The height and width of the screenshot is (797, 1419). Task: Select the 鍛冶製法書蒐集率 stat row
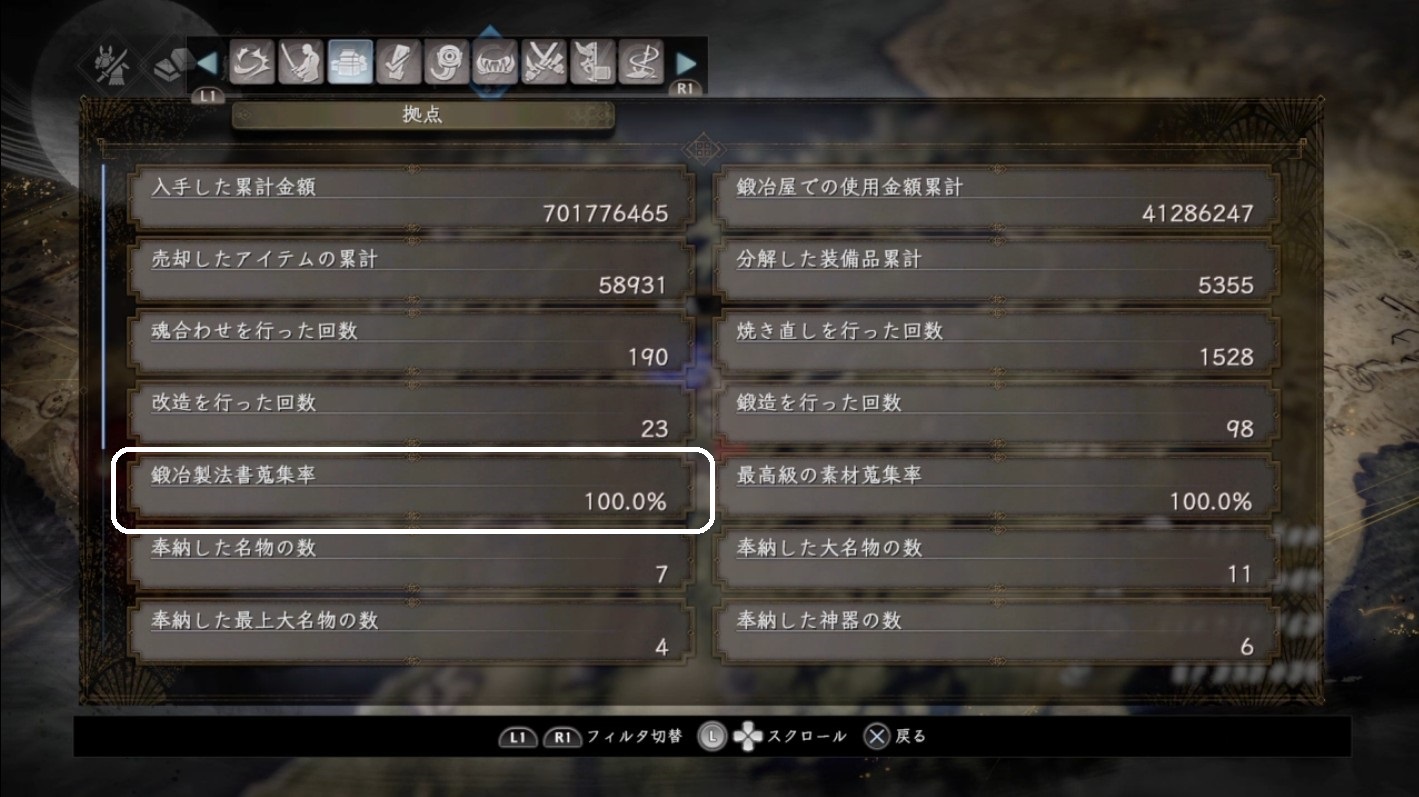(x=412, y=489)
